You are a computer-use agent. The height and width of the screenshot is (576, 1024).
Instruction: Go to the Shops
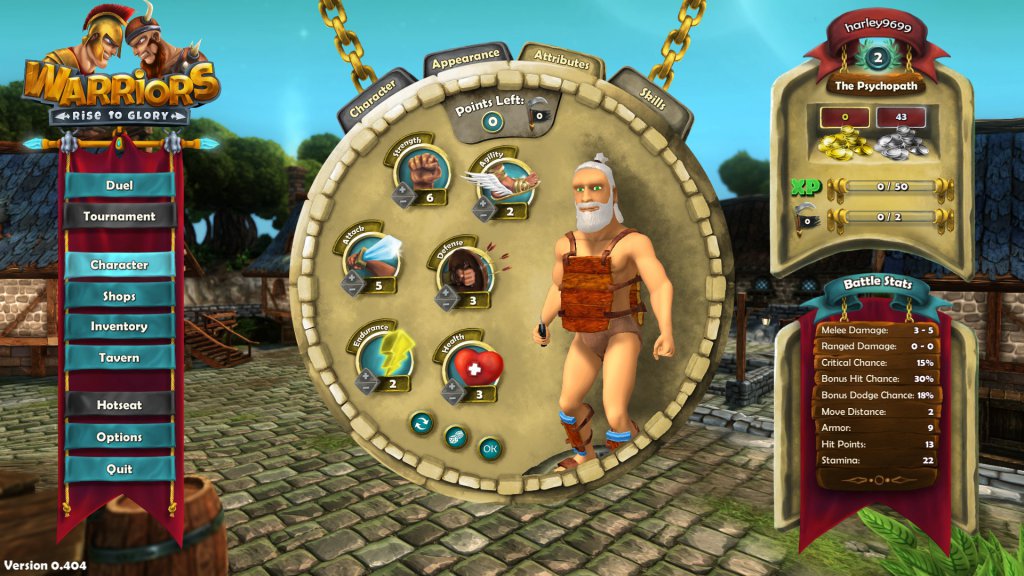pos(120,296)
